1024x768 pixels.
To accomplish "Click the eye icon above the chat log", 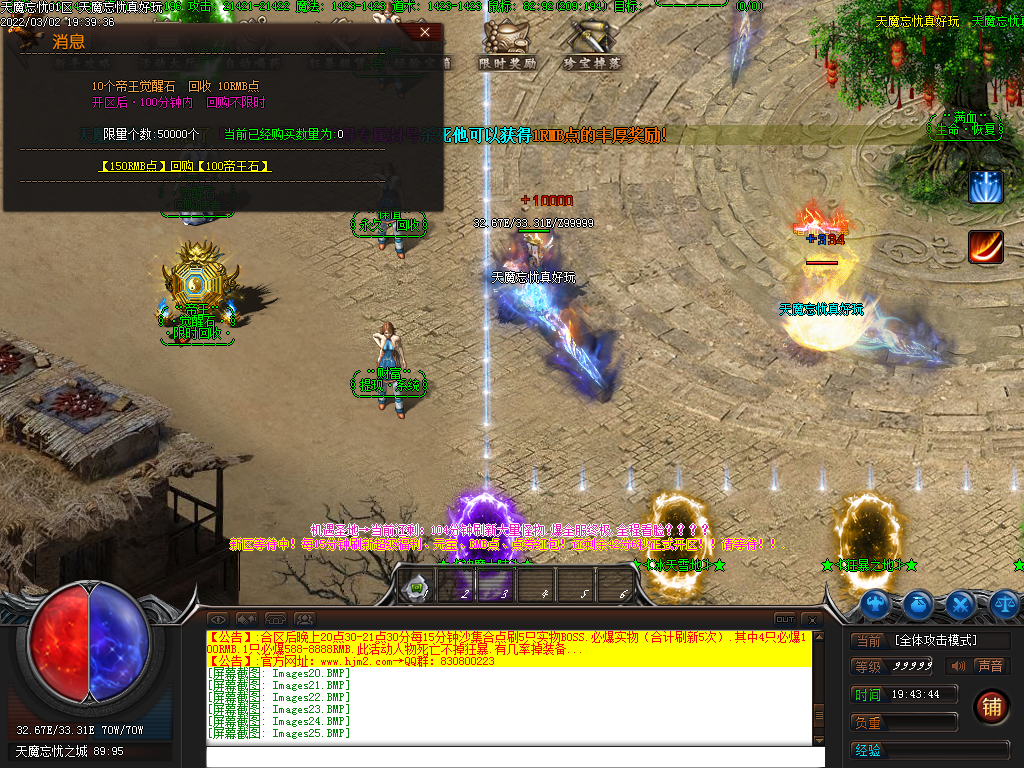I will point(217,619).
